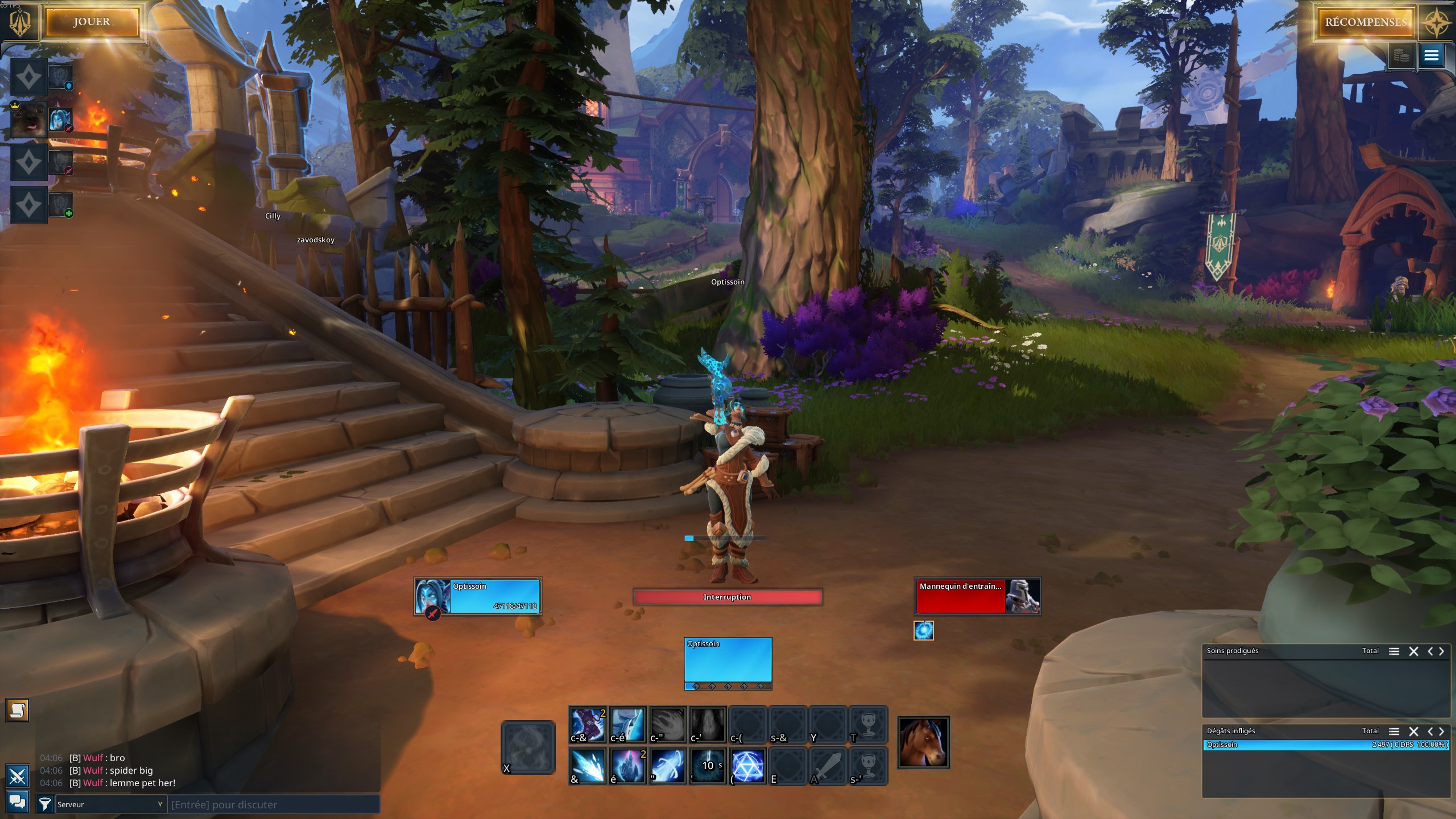Open the hamburger menu at top right

click(1431, 55)
